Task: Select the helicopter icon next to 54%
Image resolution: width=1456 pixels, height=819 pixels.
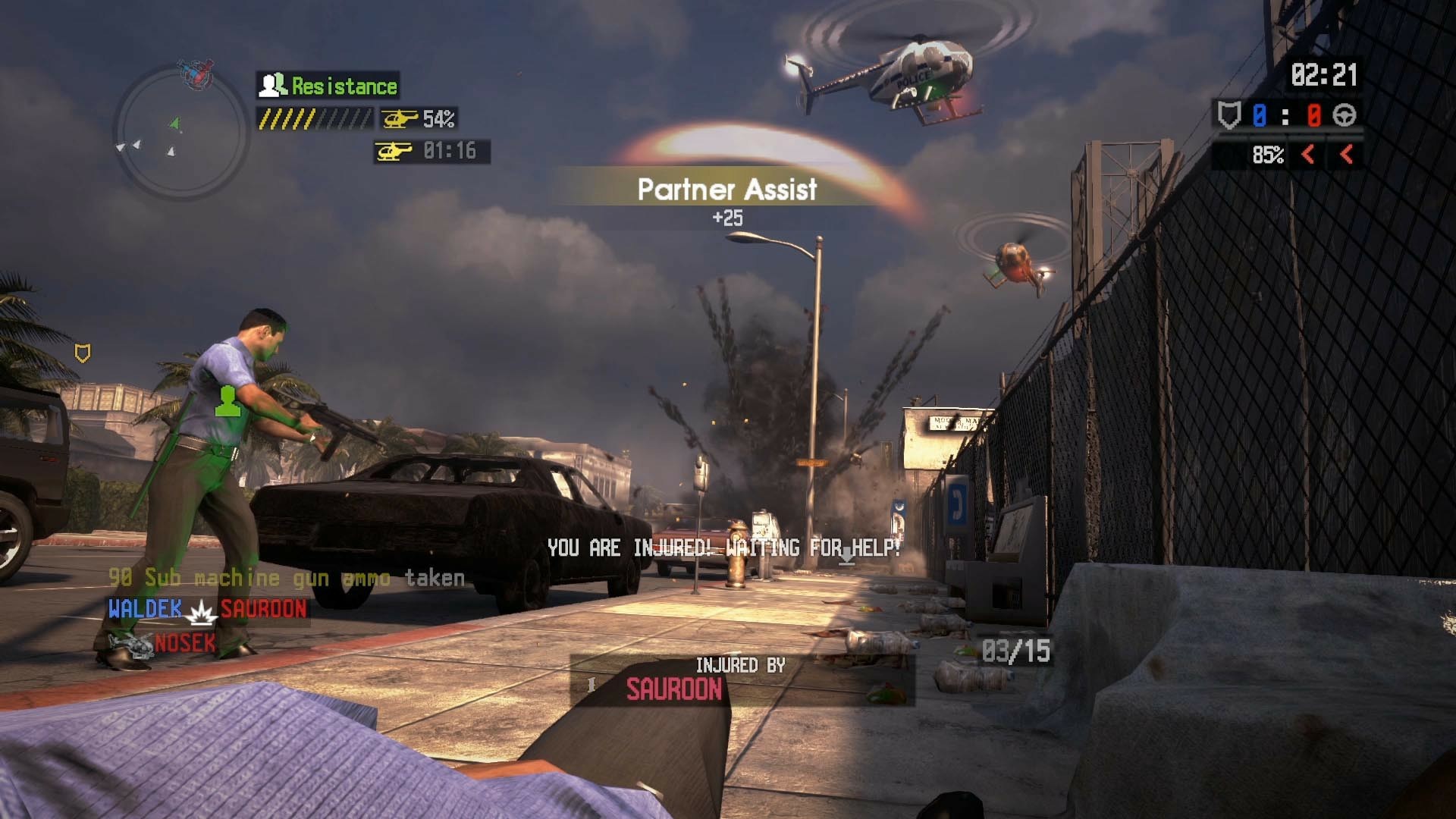Action: 397,118
